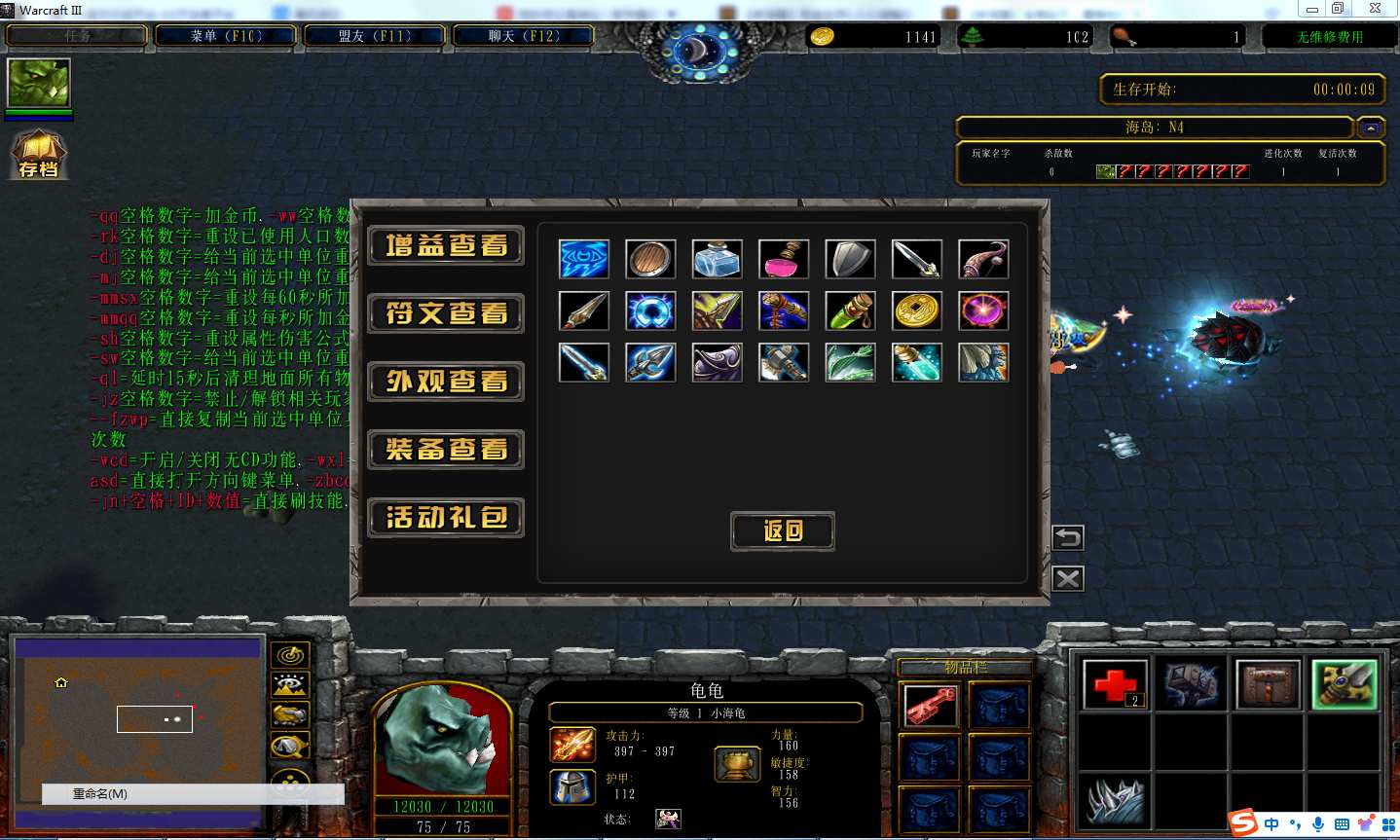The image size is (1400, 840).
Task: Select the 外观查看 appearance button
Action: 446,382
